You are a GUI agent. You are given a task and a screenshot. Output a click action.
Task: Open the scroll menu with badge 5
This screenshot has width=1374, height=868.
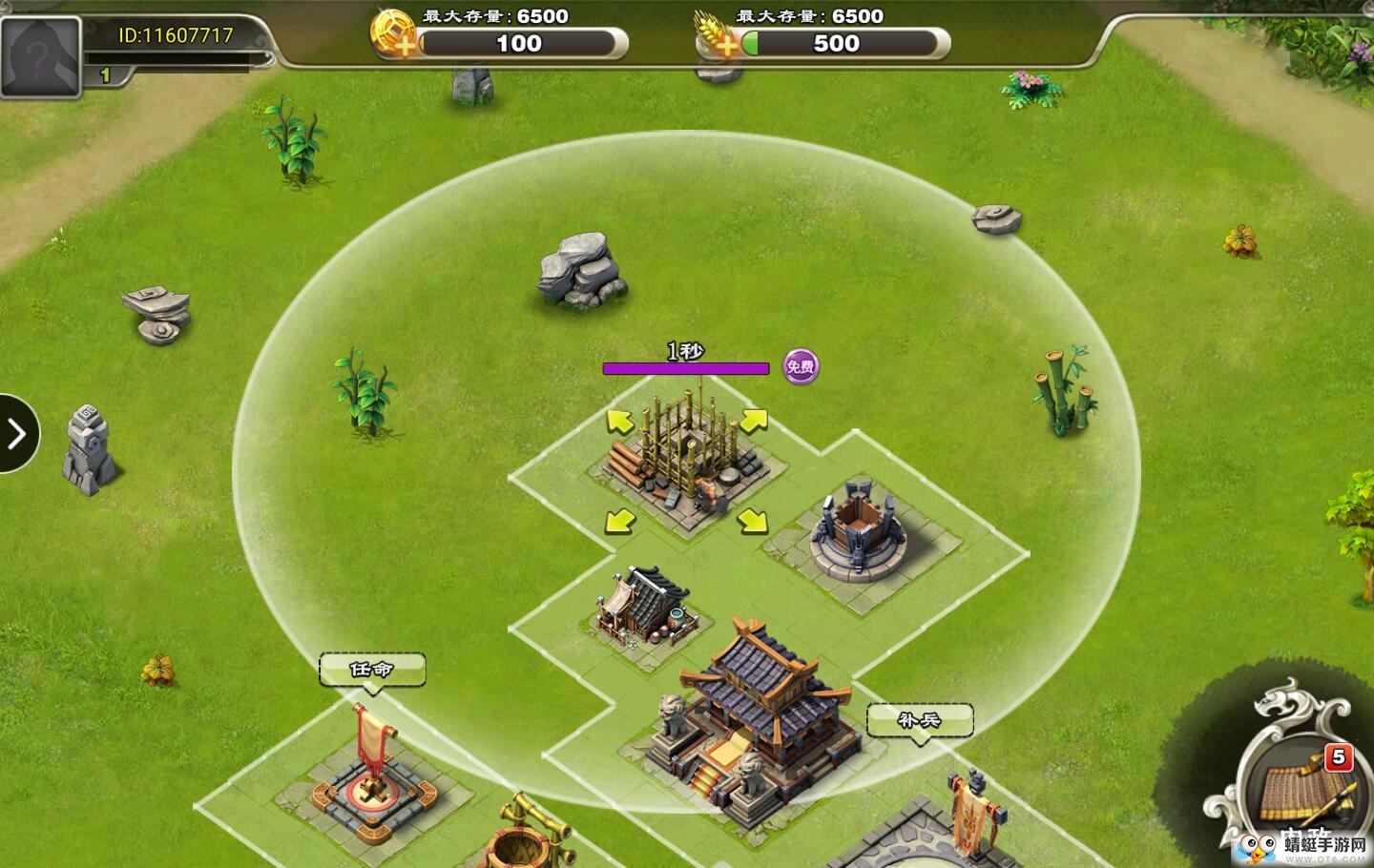(x=1300, y=787)
